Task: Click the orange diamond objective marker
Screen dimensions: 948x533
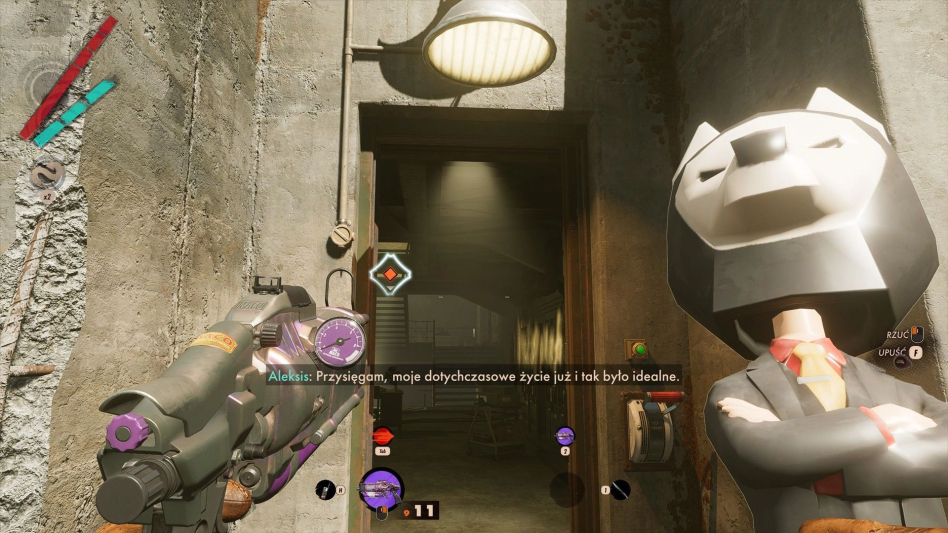Action: click(389, 275)
